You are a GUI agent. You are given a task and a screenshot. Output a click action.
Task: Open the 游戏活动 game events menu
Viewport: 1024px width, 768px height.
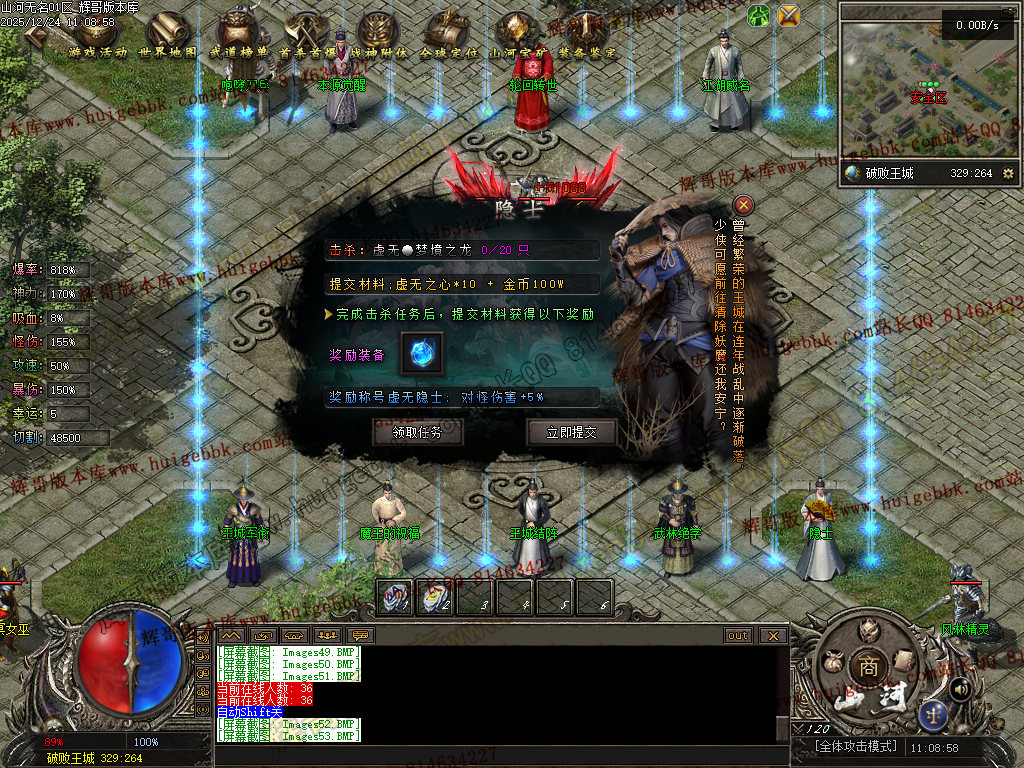98,38
